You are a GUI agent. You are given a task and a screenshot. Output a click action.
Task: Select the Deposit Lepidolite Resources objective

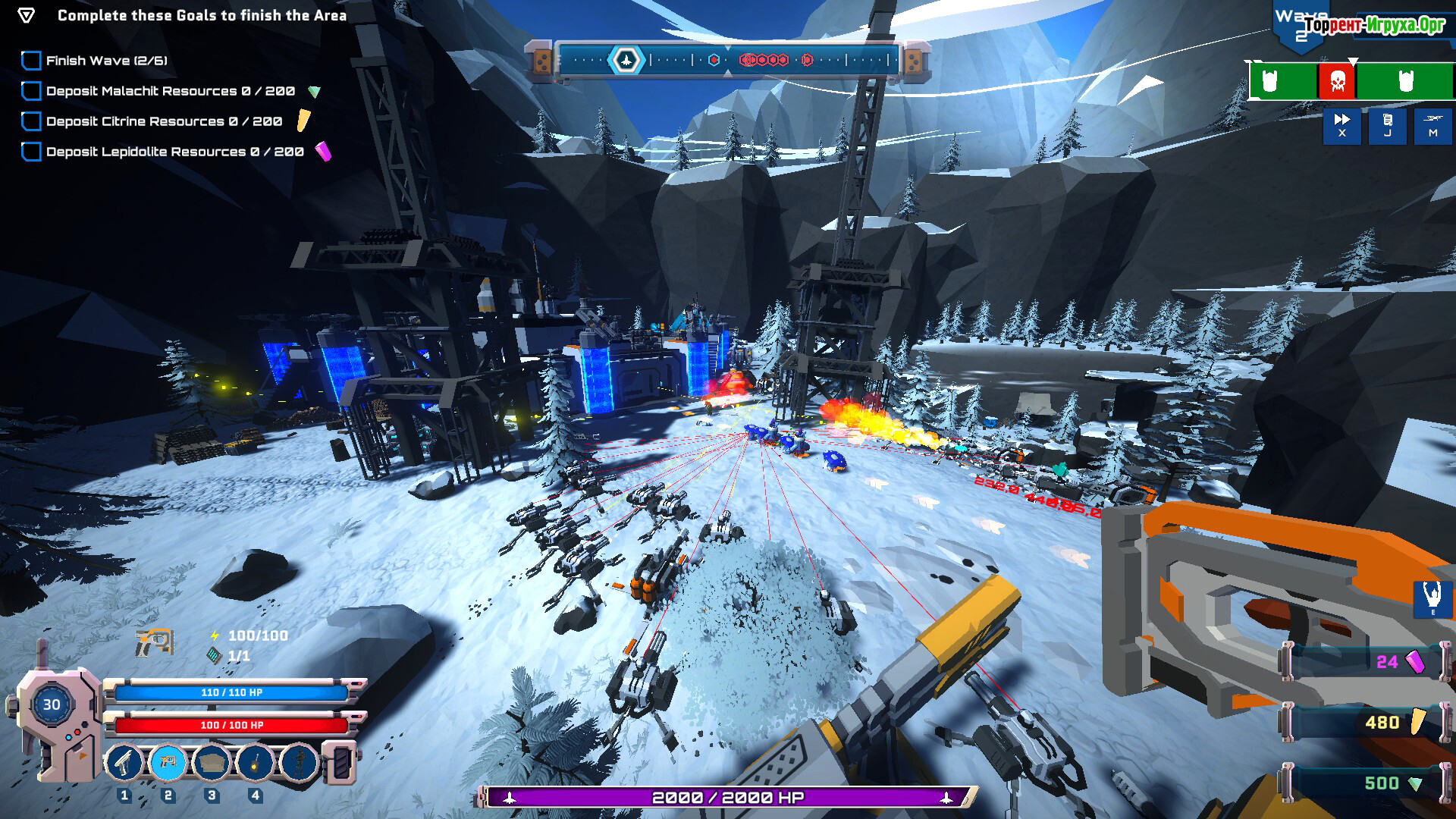pyautogui.click(x=174, y=152)
